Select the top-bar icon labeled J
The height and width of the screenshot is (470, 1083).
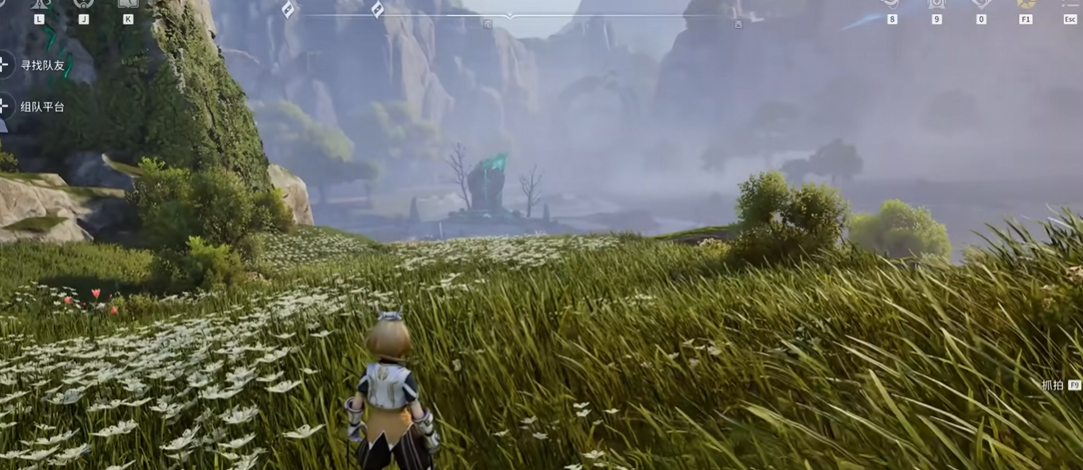83,4
